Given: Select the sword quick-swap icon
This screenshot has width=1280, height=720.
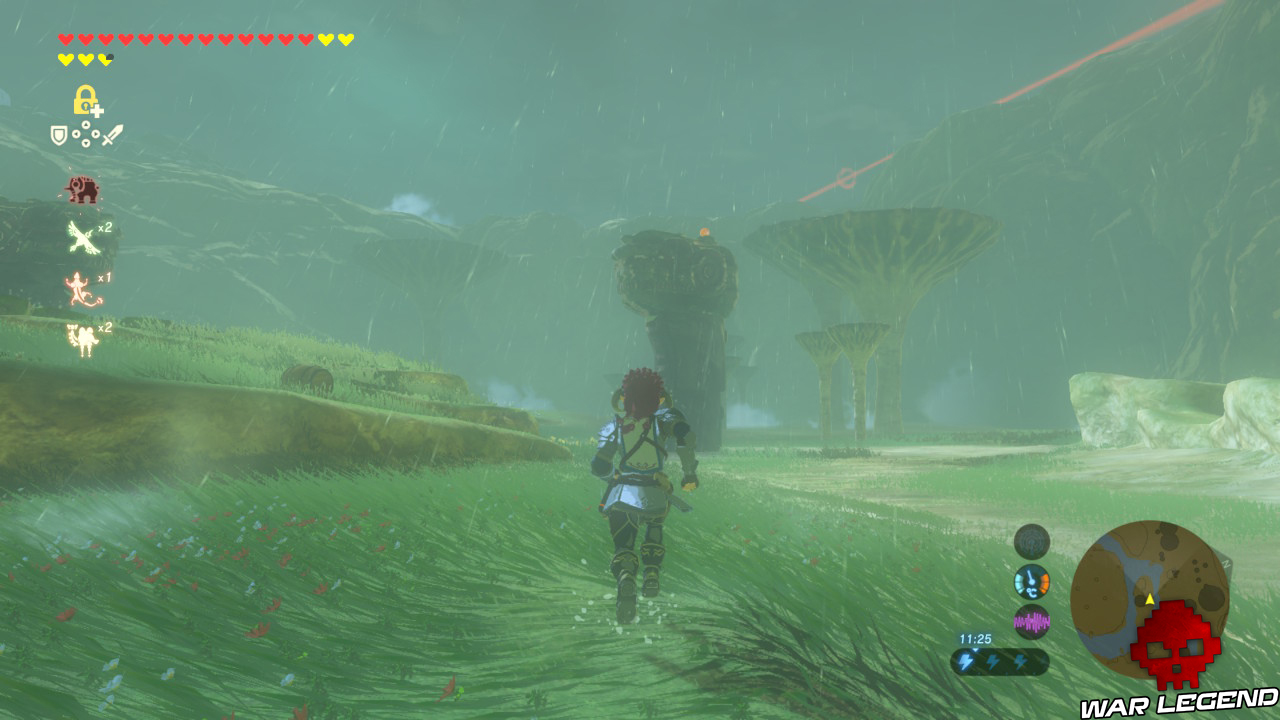Looking at the screenshot, I should 110,135.
